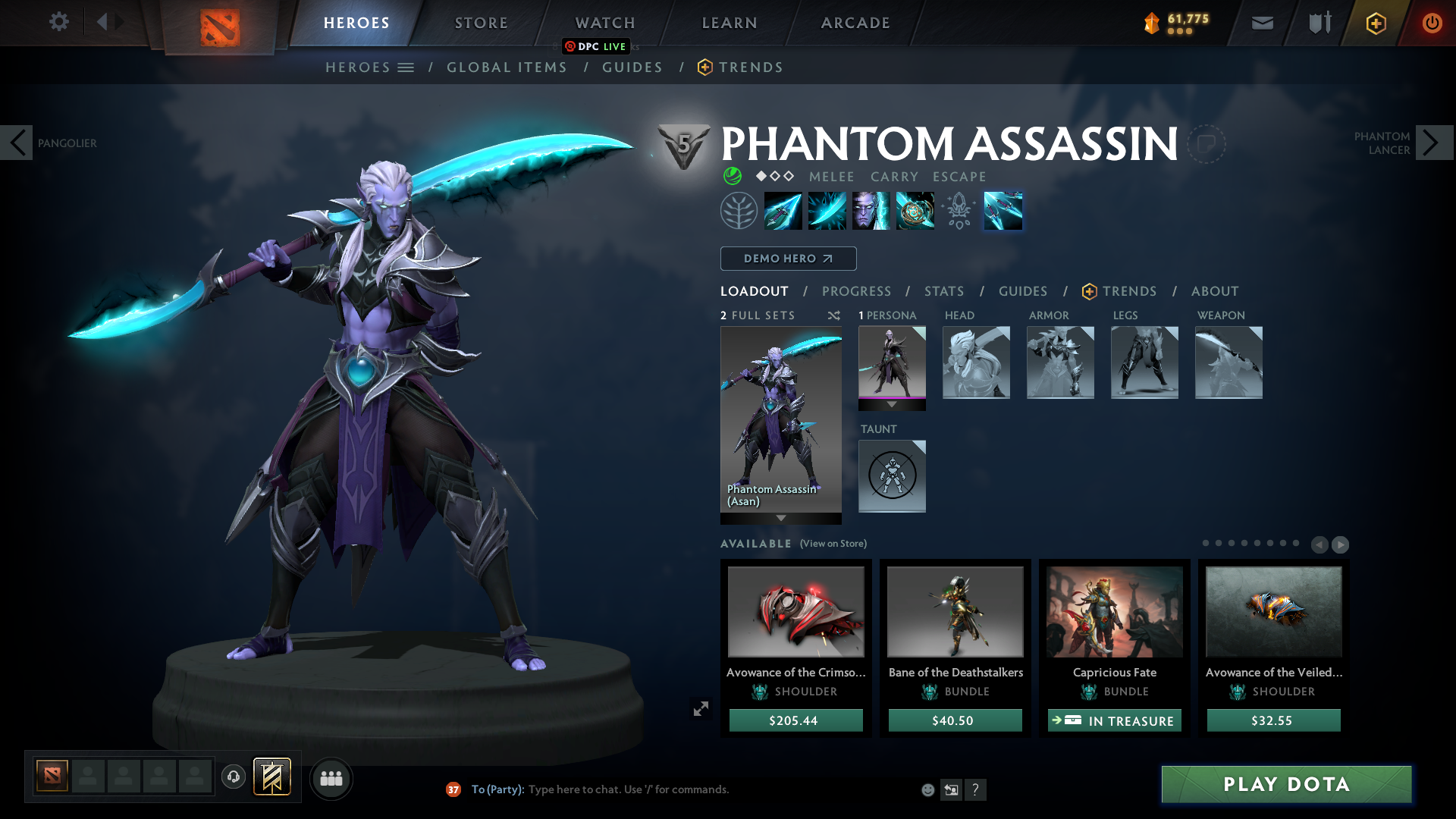Viewport: 1456px width, 819px height.
Task: Click the friends list icon near chat
Action: pyautogui.click(x=331, y=778)
